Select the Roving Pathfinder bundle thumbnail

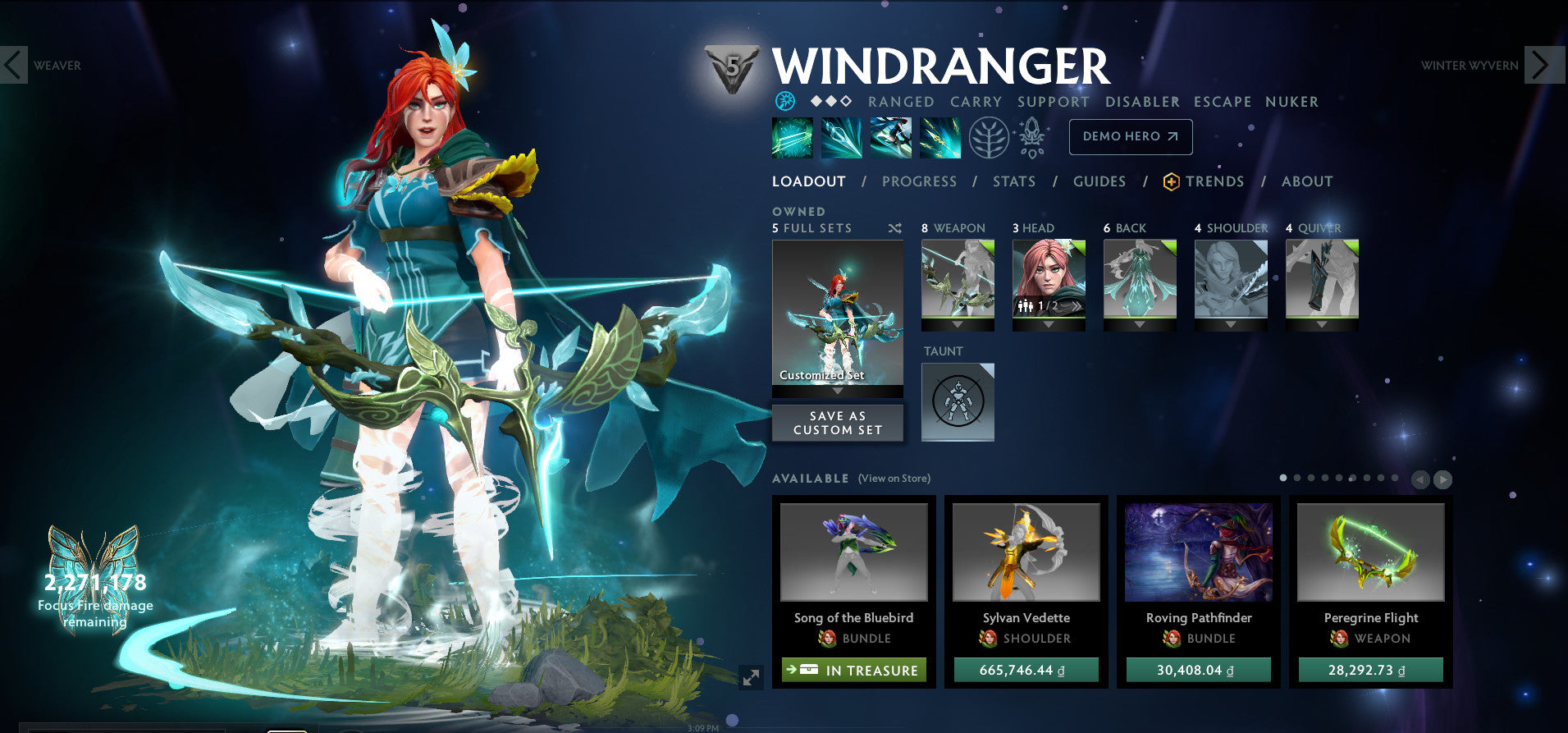point(1197,552)
